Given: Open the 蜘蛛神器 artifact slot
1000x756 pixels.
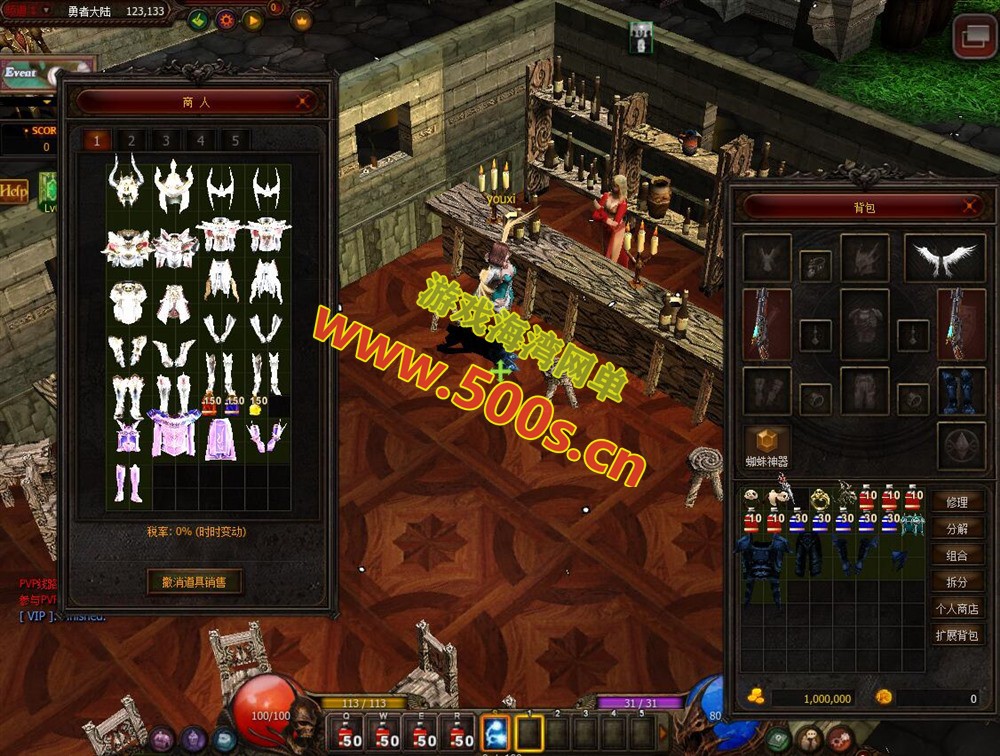Looking at the screenshot, I should (x=767, y=443).
